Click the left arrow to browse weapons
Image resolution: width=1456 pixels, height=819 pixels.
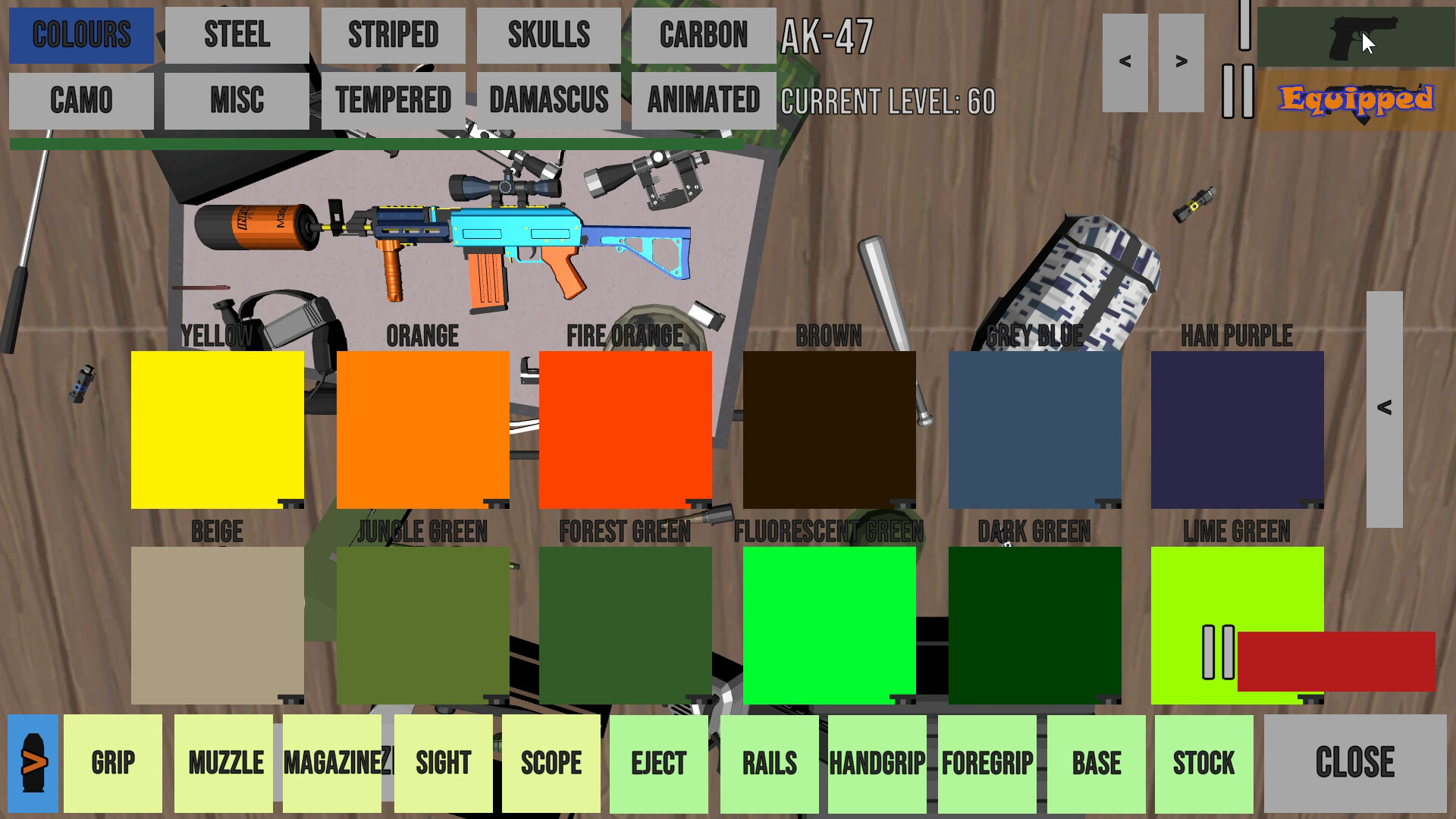coord(1126,61)
